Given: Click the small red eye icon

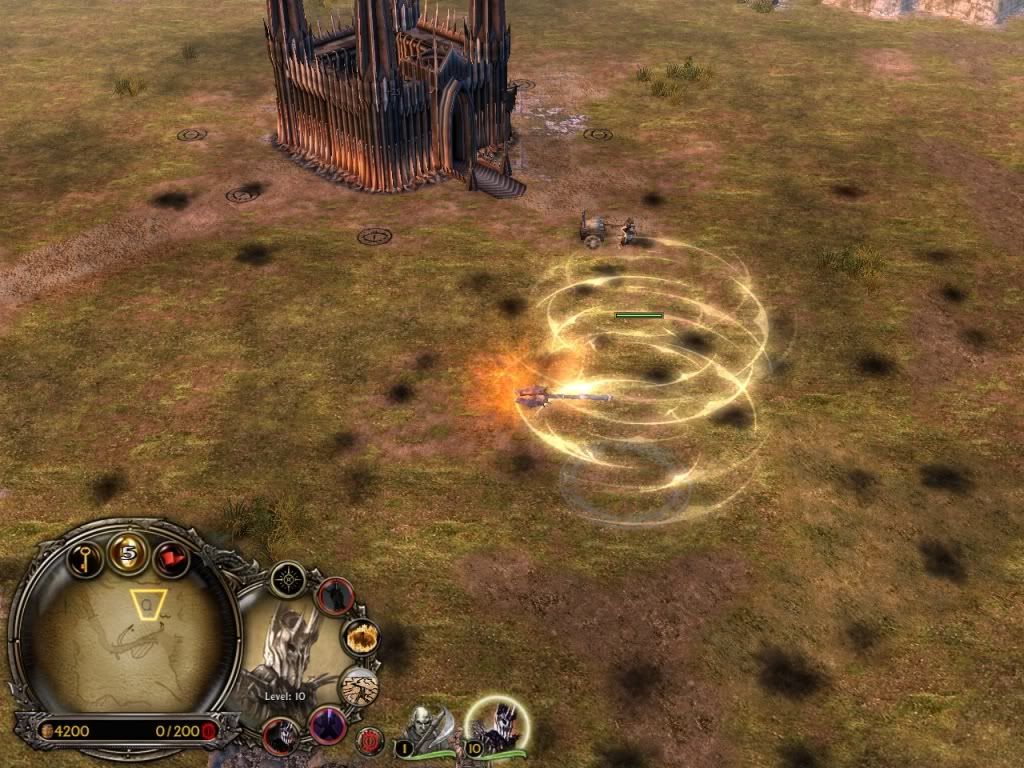Looking at the screenshot, I should [370, 740].
